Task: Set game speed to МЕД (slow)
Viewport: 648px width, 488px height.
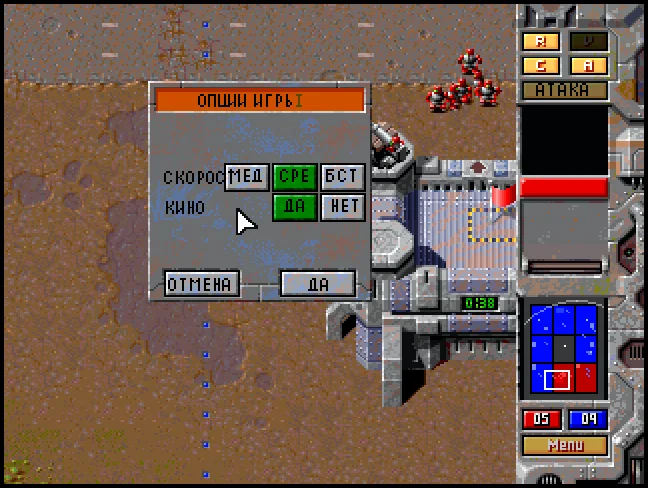Action: (246, 177)
